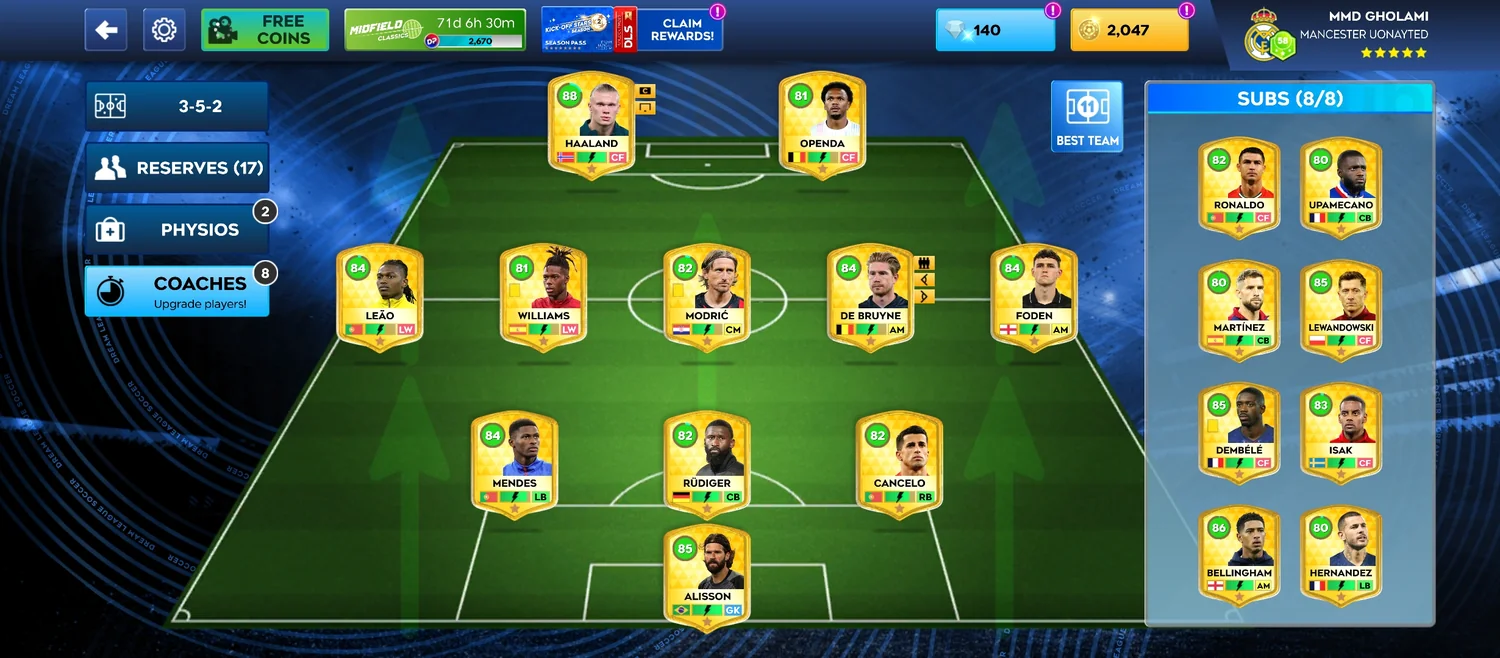
Task: Watch a video for Free Coins
Action: (265, 30)
